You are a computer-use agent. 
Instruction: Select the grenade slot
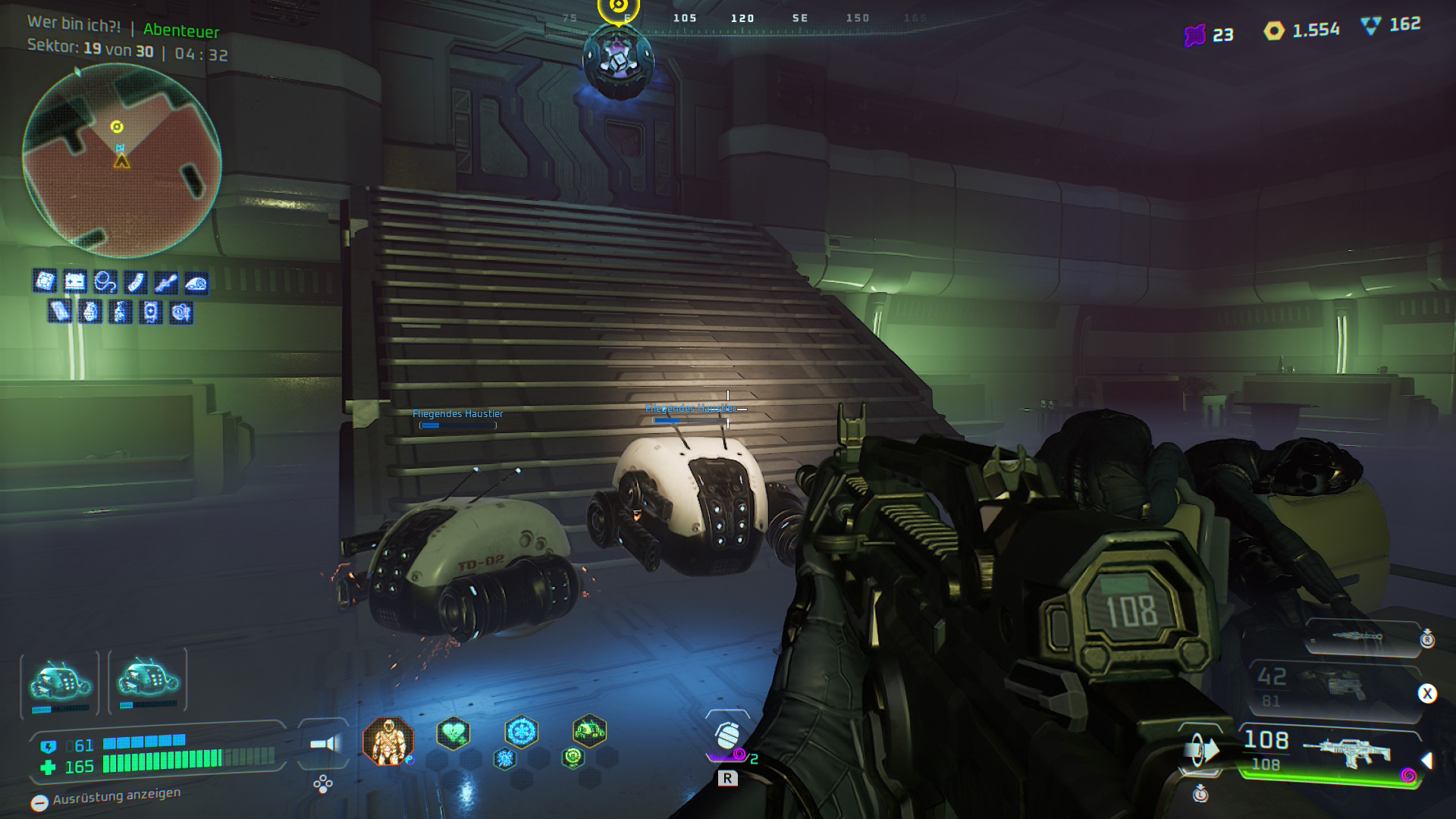727,736
